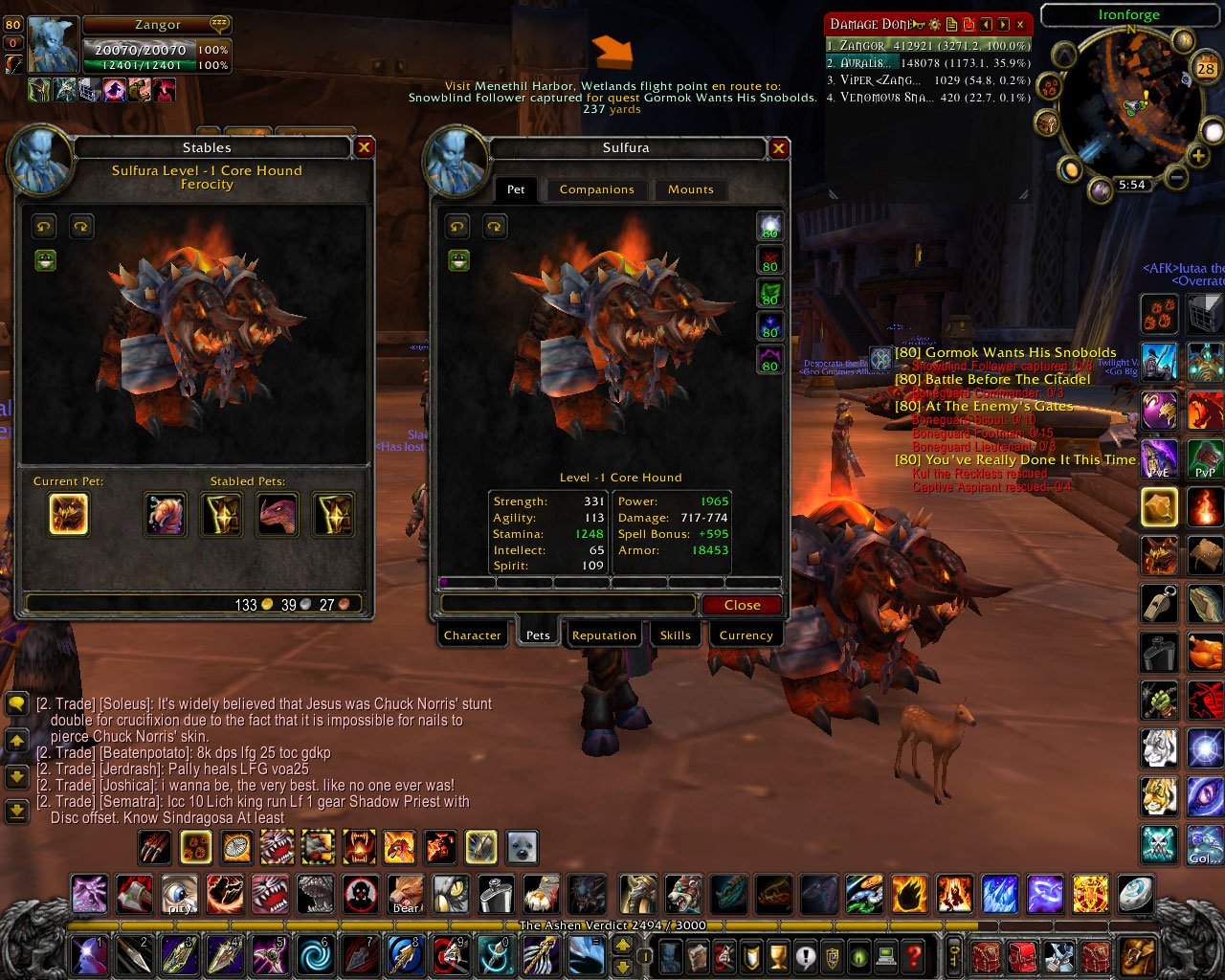Open the Recount configuration gear icon
The width and height of the screenshot is (1225, 980).
tap(935, 24)
